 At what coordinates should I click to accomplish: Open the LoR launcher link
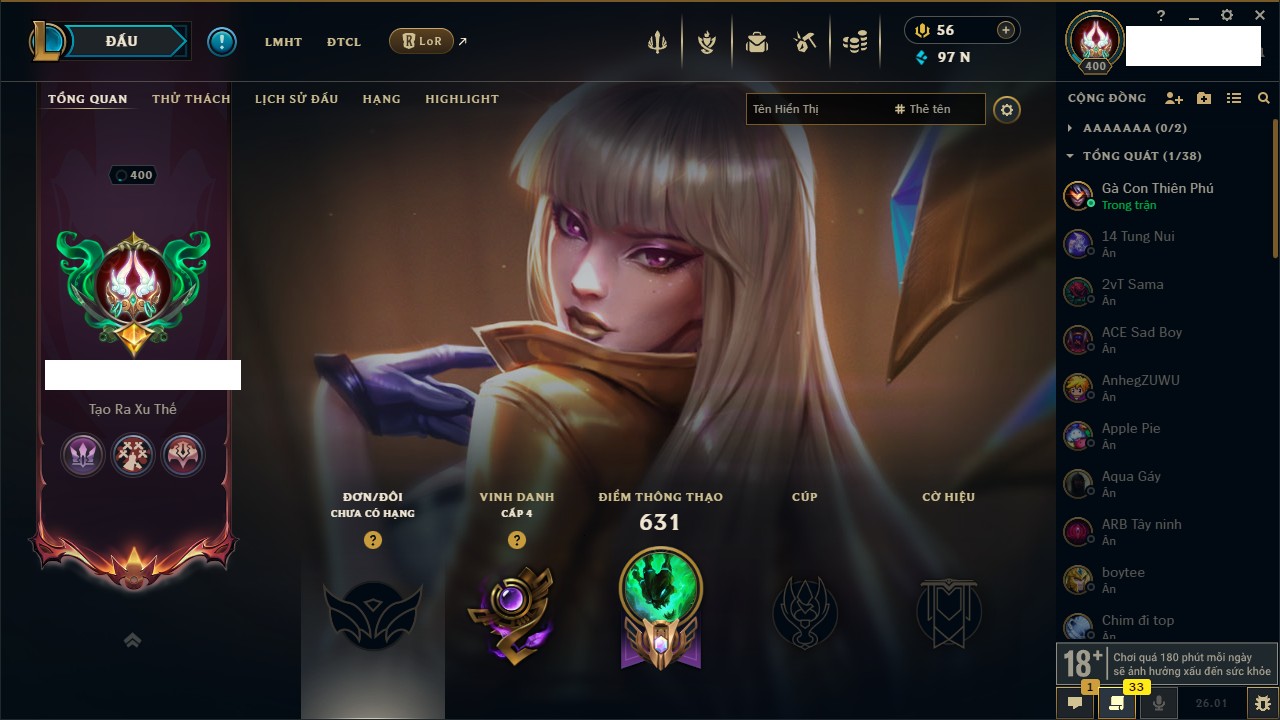pos(422,41)
